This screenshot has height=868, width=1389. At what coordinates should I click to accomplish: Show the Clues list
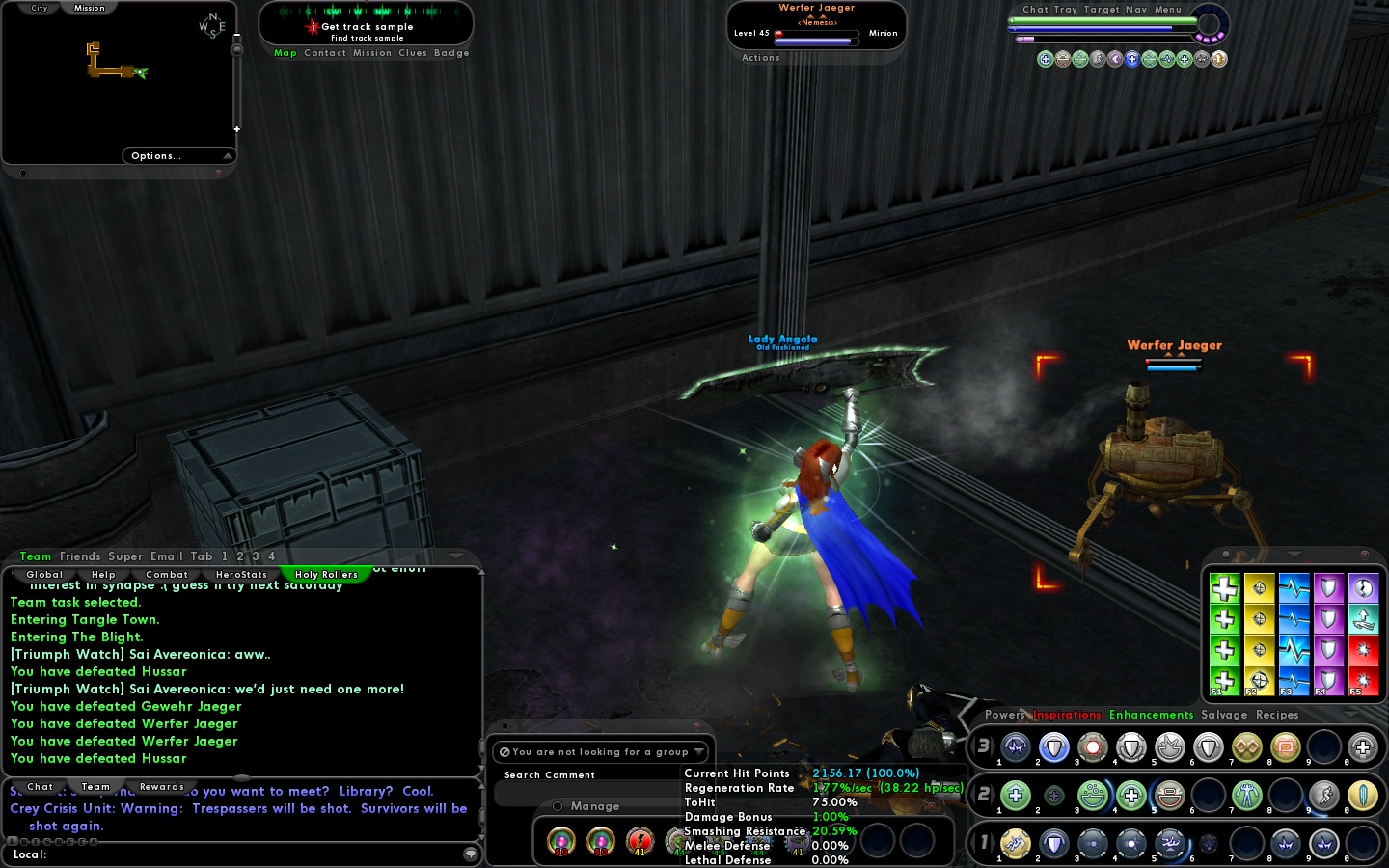click(412, 53)
